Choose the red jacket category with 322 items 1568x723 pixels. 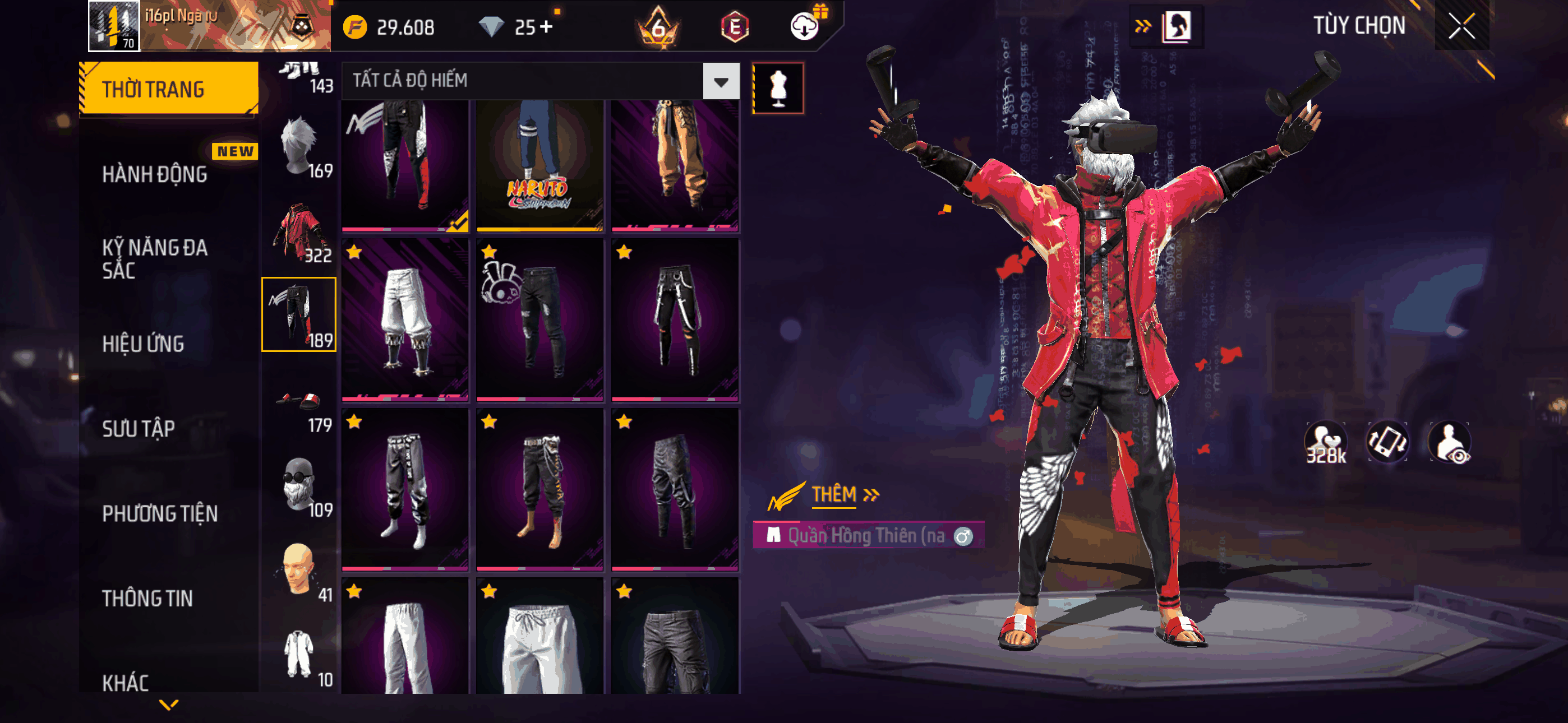299,233
